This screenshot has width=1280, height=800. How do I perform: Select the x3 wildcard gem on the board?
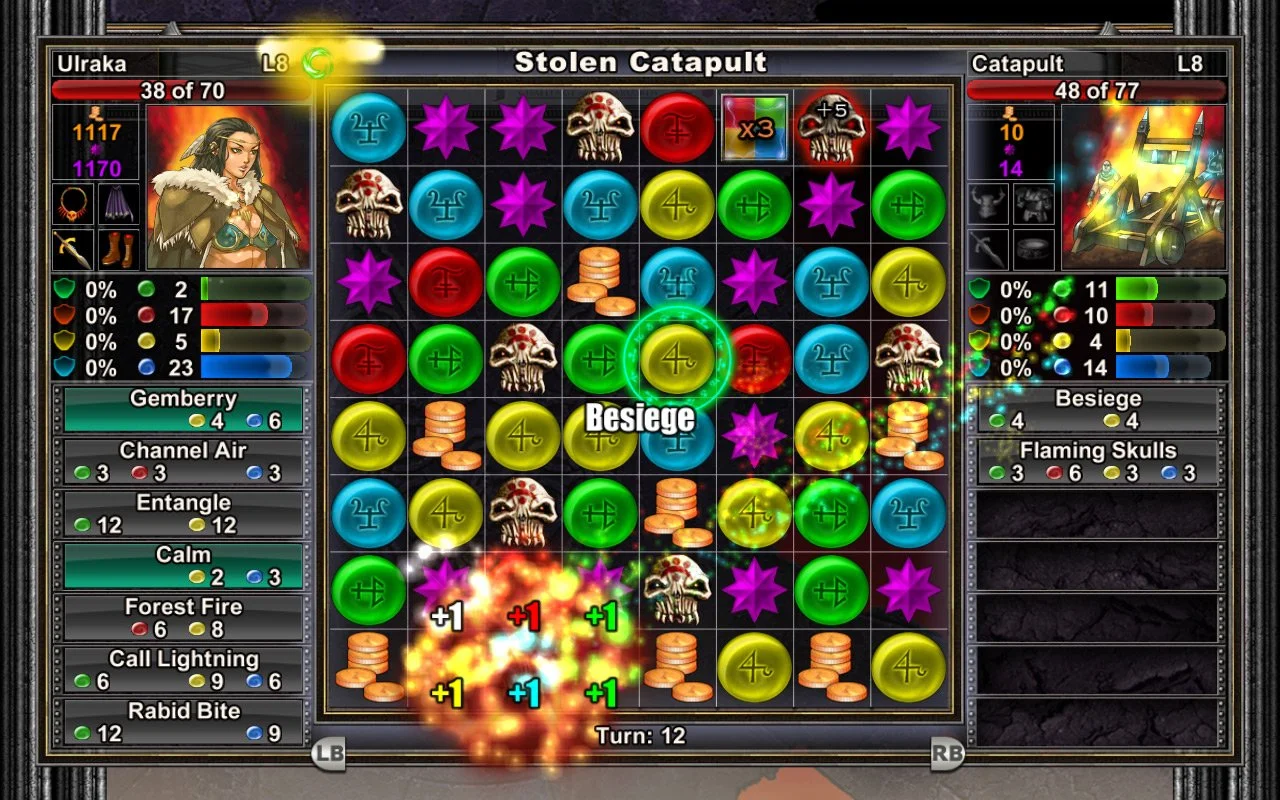pos(756,128)
